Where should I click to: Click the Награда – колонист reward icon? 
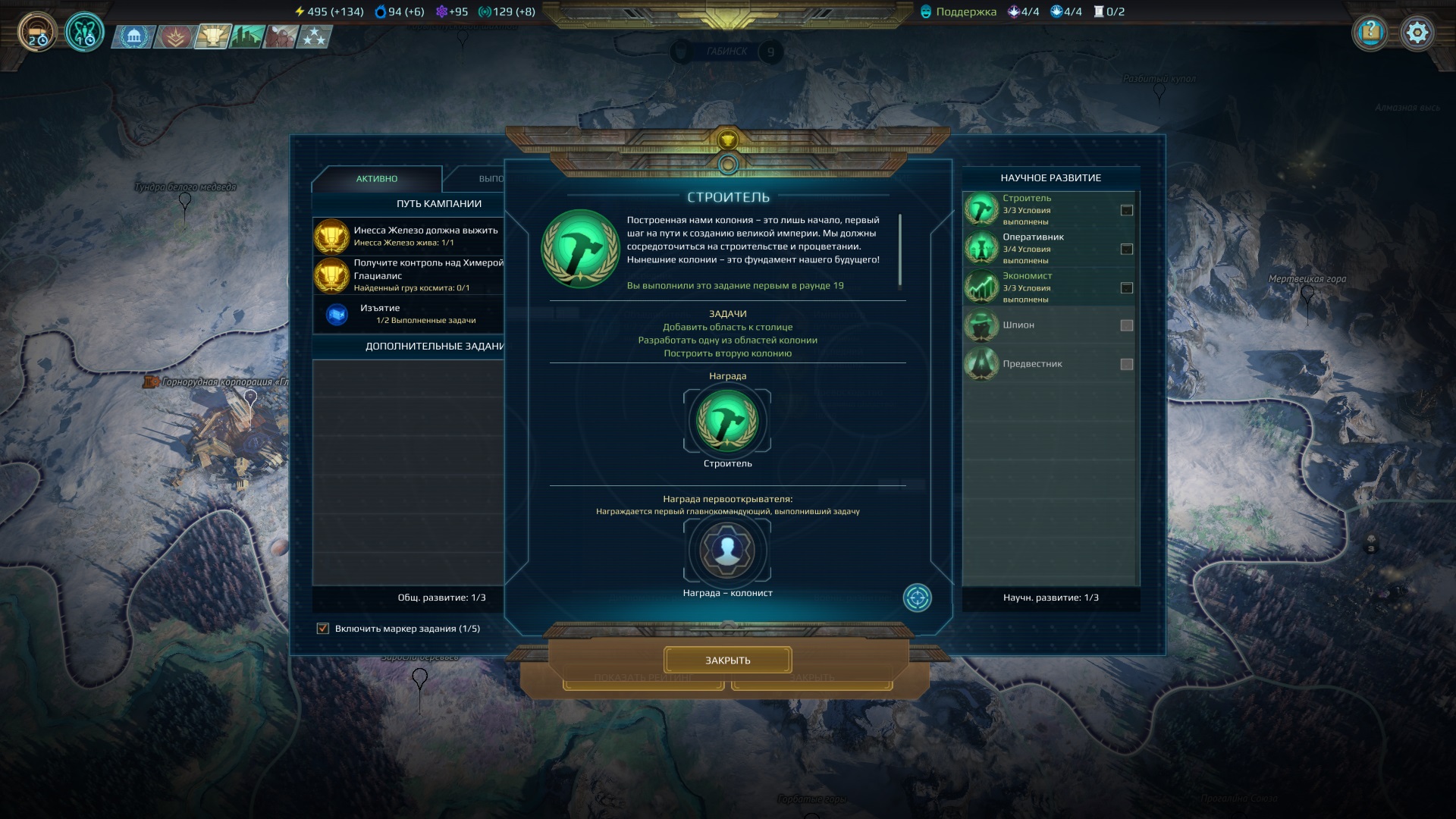[727, 550]
